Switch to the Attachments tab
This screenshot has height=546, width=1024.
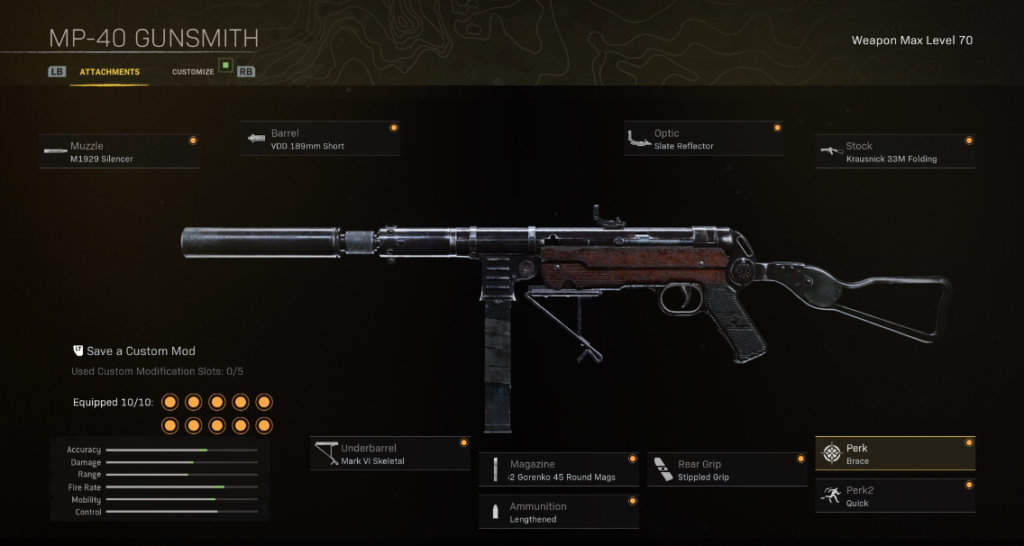click(109, 72)
